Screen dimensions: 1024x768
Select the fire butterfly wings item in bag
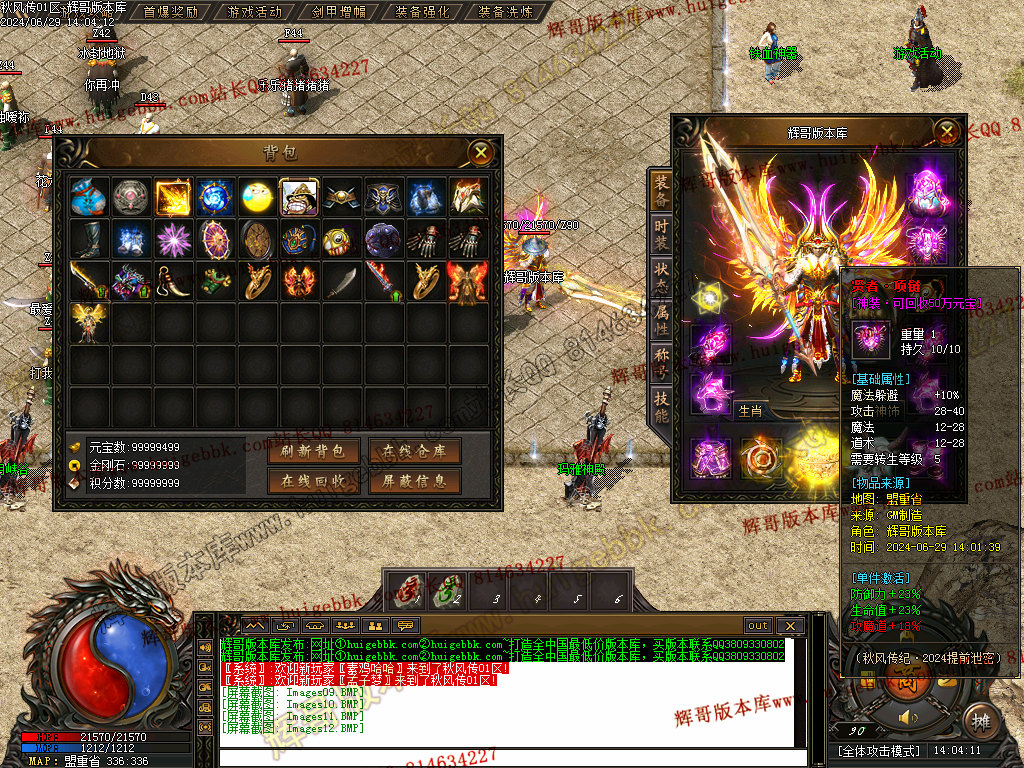click(x=467, y=281)
